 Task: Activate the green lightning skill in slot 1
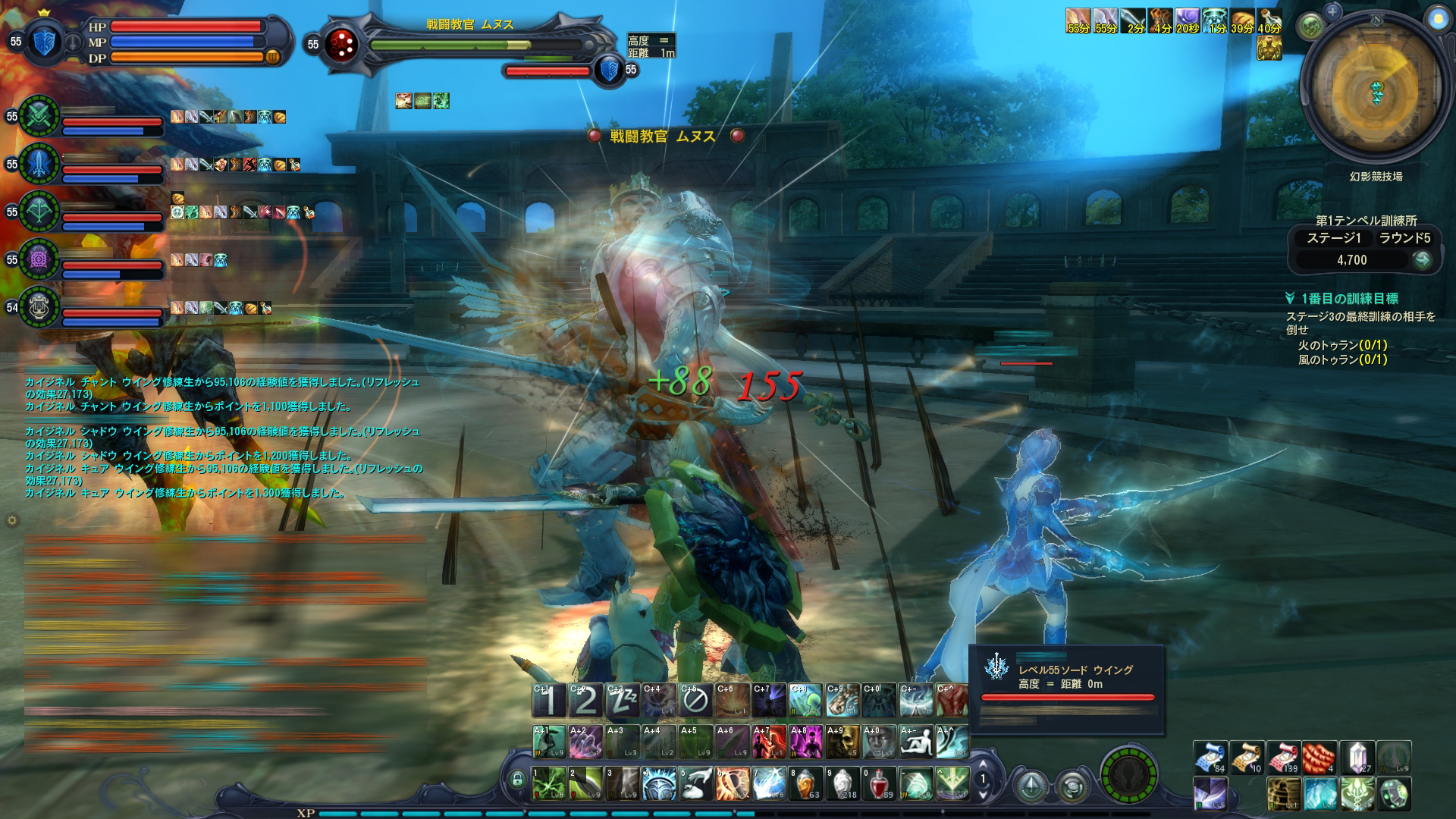click(549, 783)
